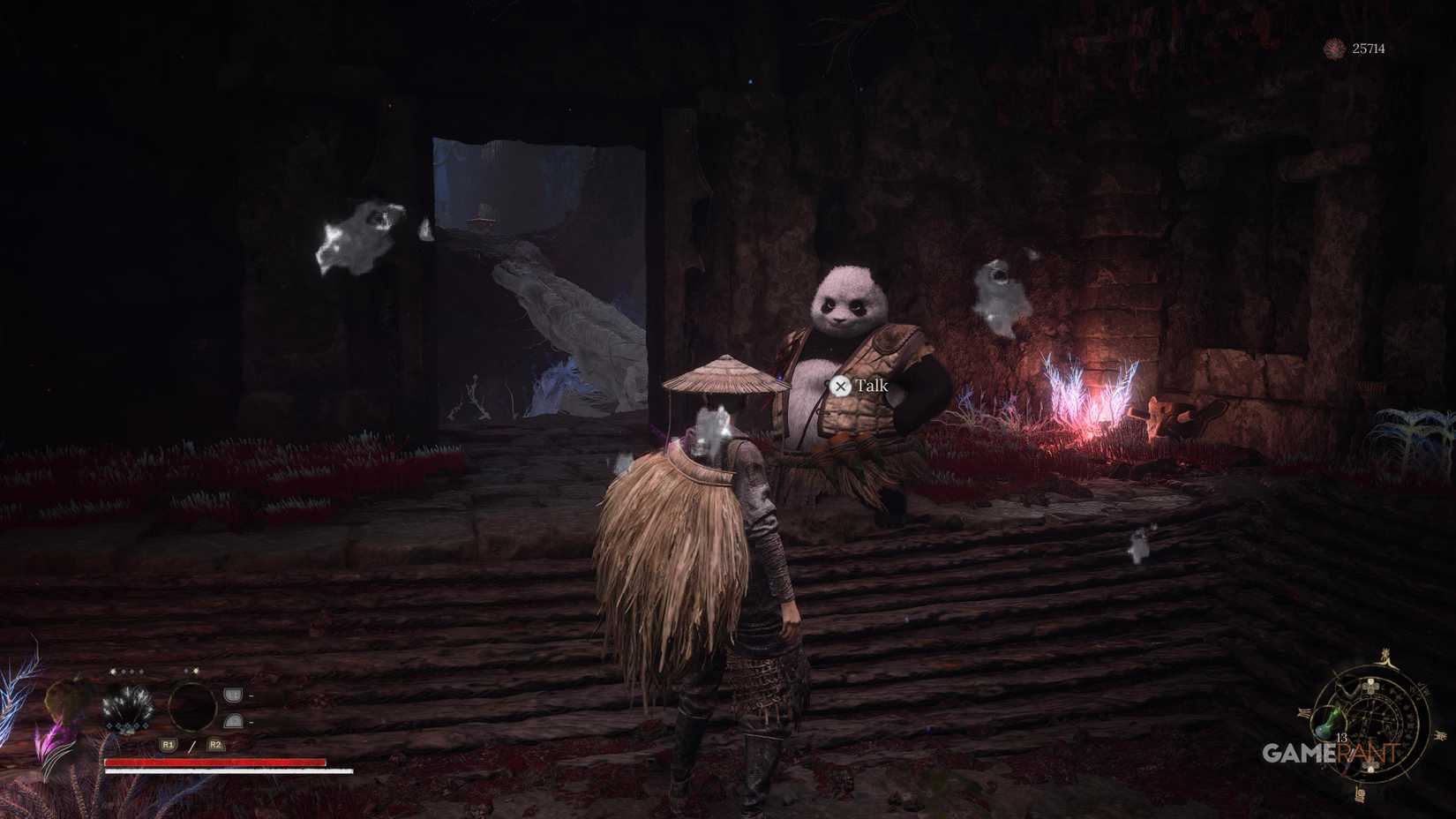Click the bottom quick-item slot icon

click(x=234, y=721)
